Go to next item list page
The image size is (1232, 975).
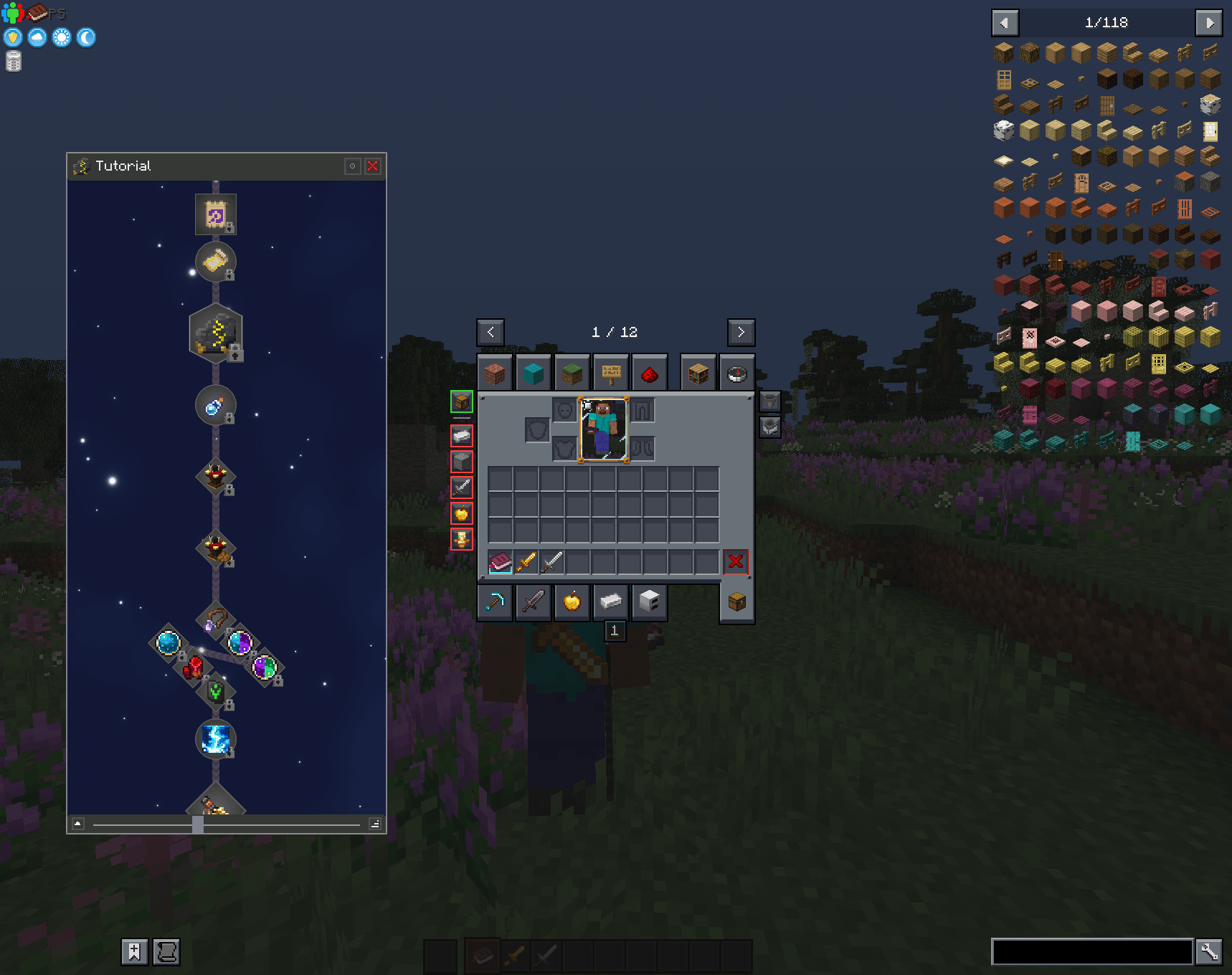pyautogui.click(x=1209, y=23)
